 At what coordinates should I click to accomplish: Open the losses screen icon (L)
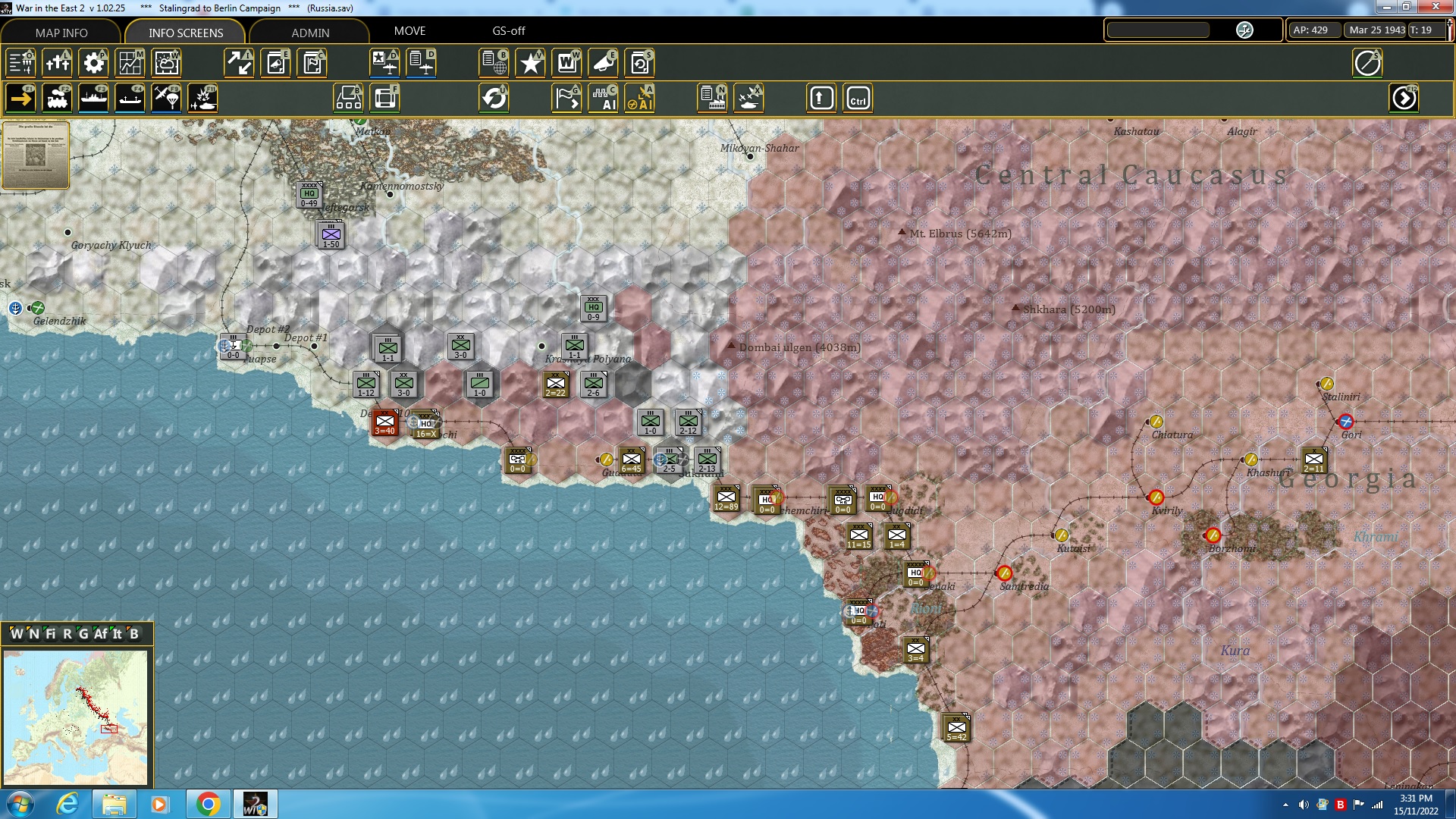coord(58,63)
